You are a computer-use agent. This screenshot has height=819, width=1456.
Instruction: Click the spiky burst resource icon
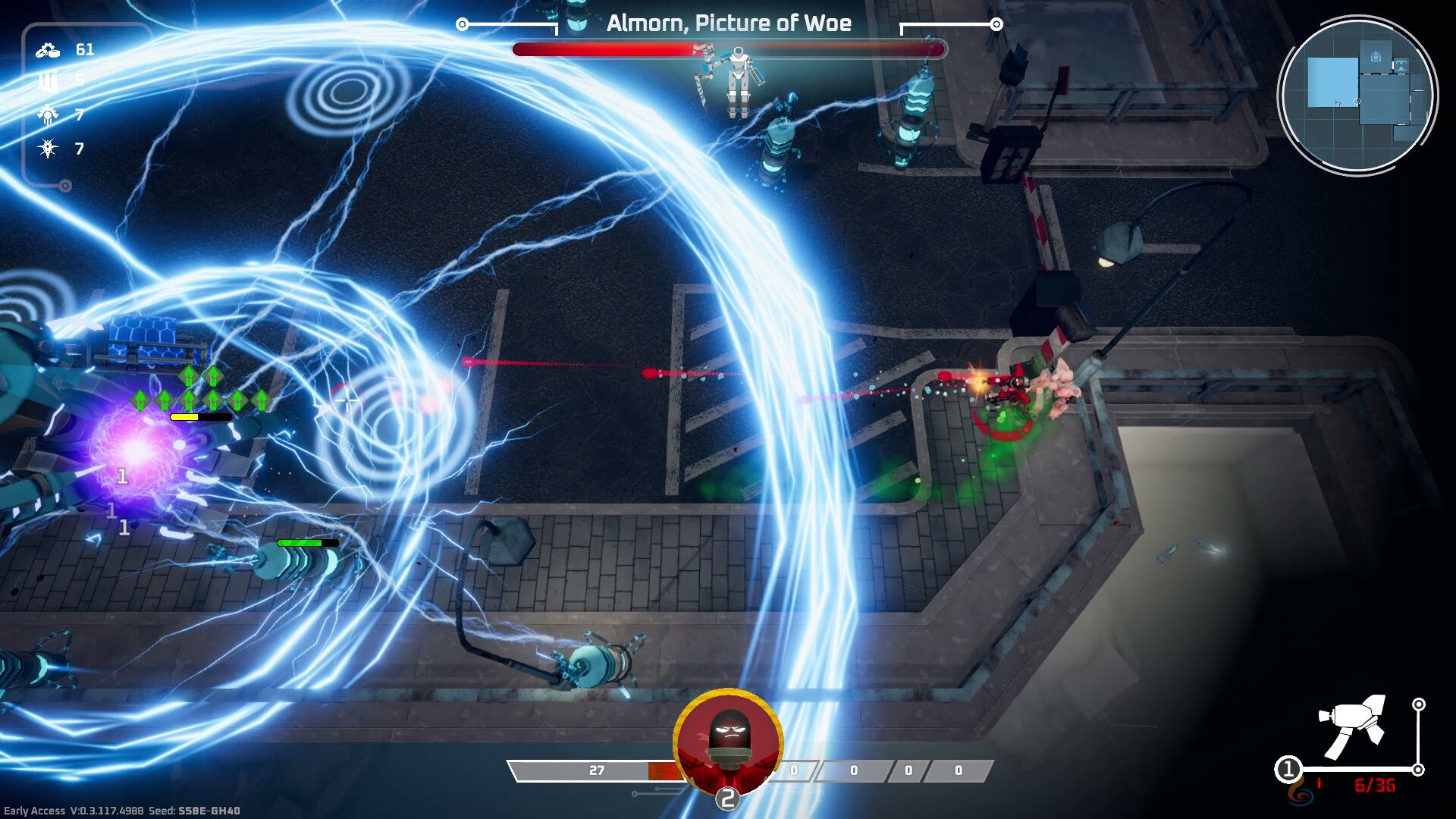pyautogui.click(x=49, y=149)
